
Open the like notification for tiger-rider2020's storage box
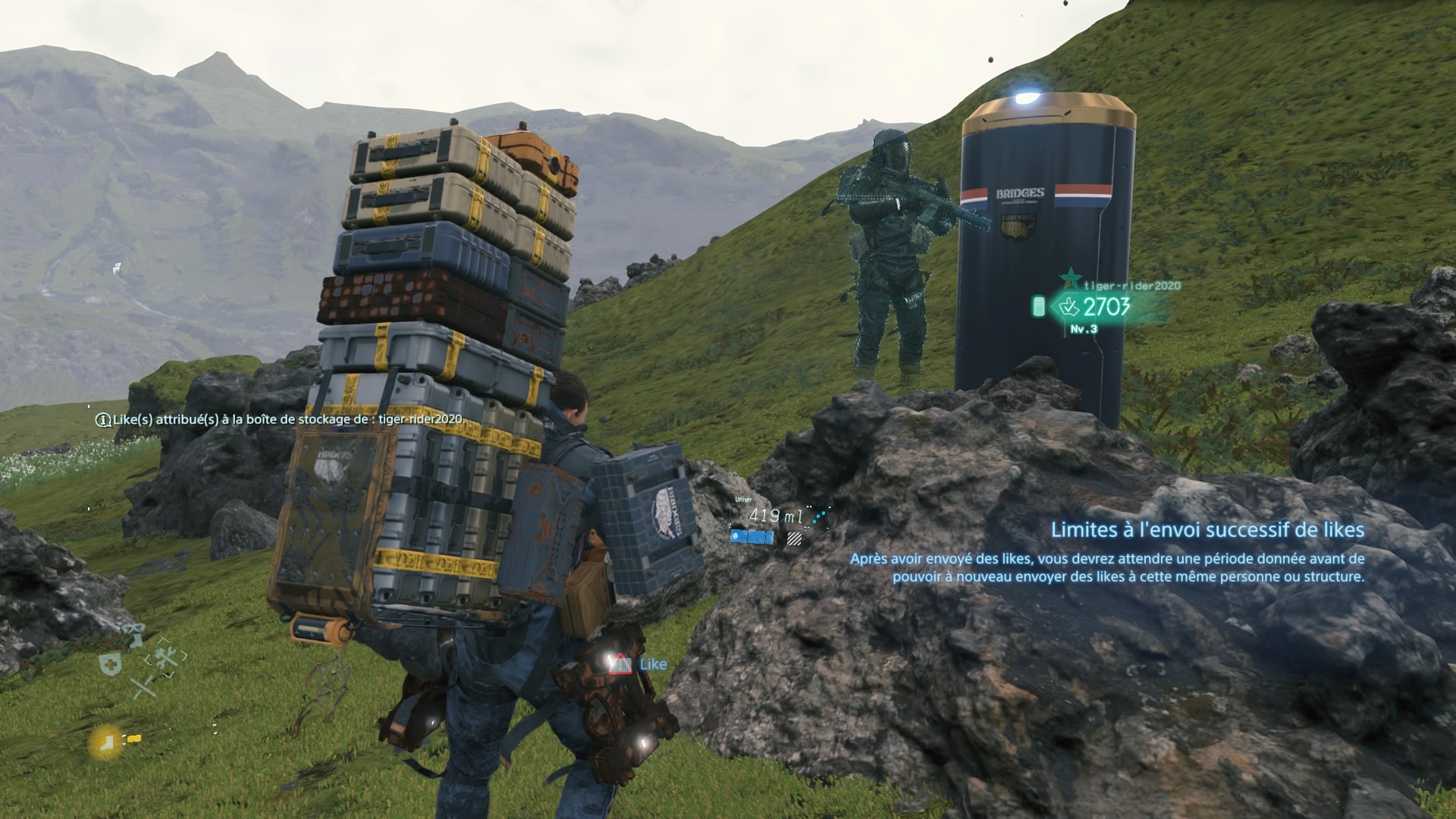click(x=279, y=419)
